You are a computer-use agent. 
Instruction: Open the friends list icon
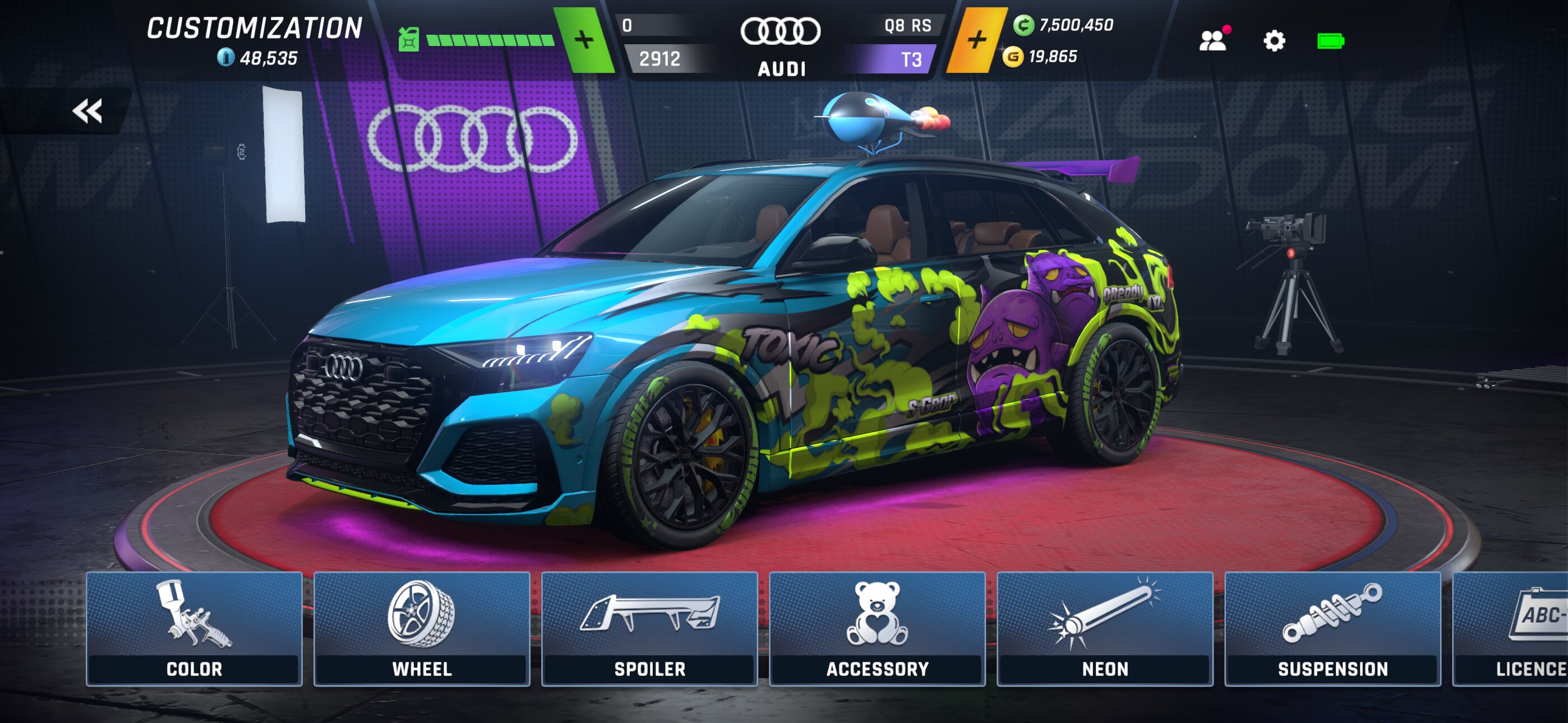(x=1213, y=41)
